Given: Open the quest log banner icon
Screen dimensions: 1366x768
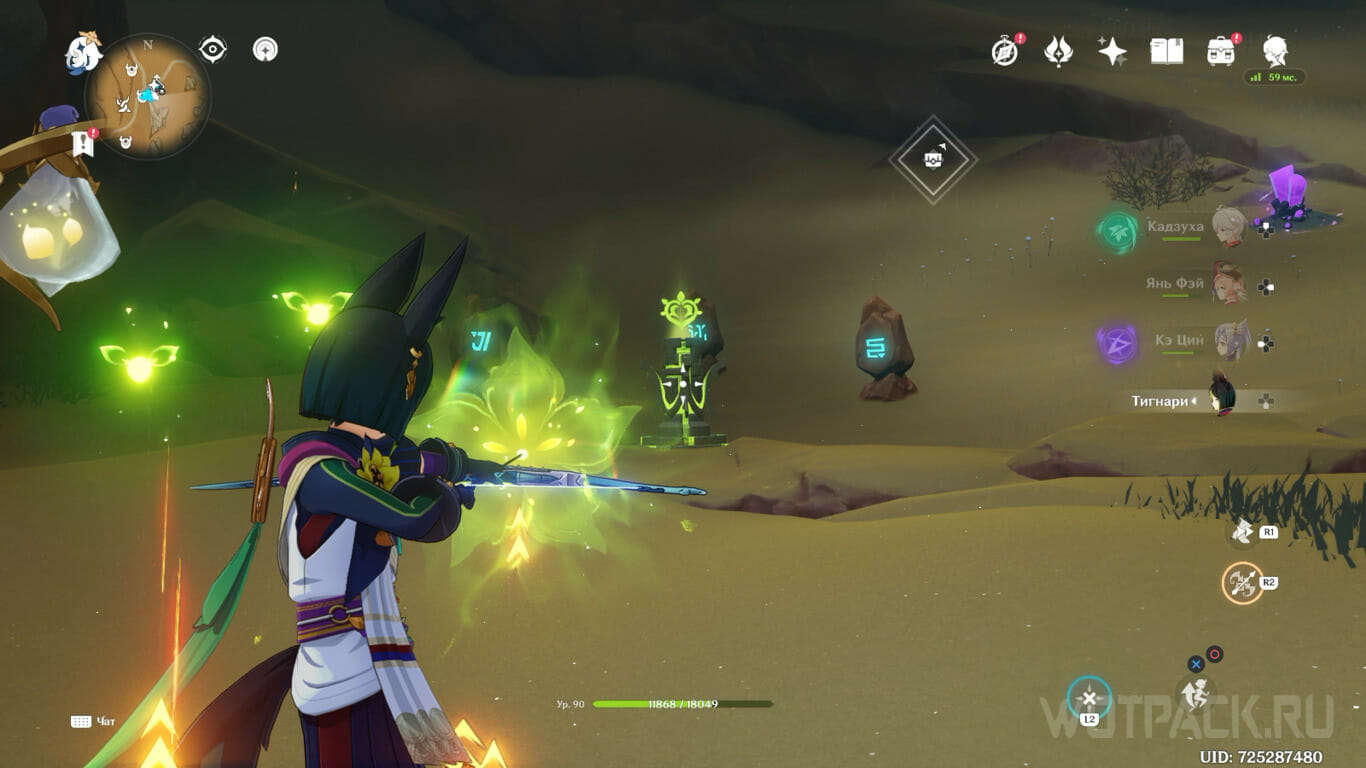Looking at the screenshot, I should tap(83, 143).
